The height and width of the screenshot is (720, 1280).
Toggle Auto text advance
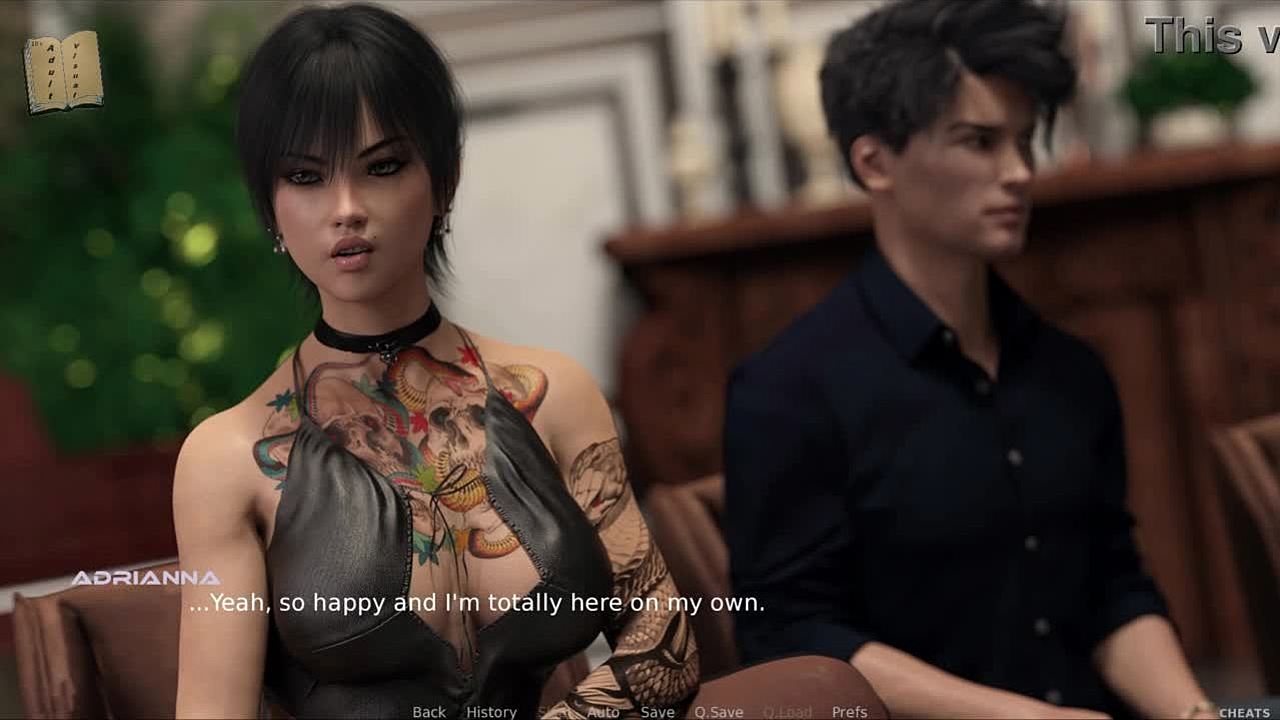click(x=603, y=712)
